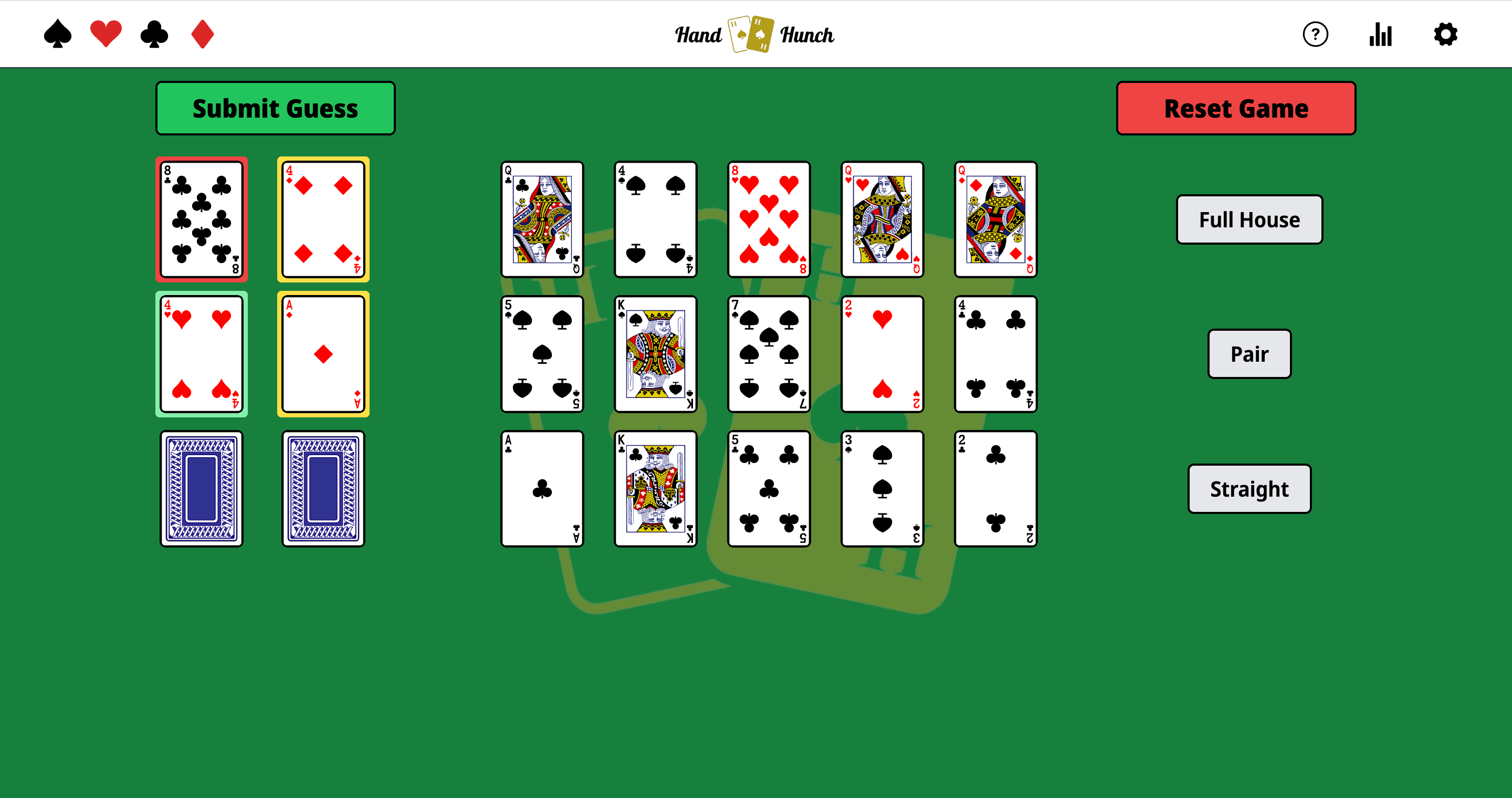Select the queen of clubs card

[x=542, y=219]
